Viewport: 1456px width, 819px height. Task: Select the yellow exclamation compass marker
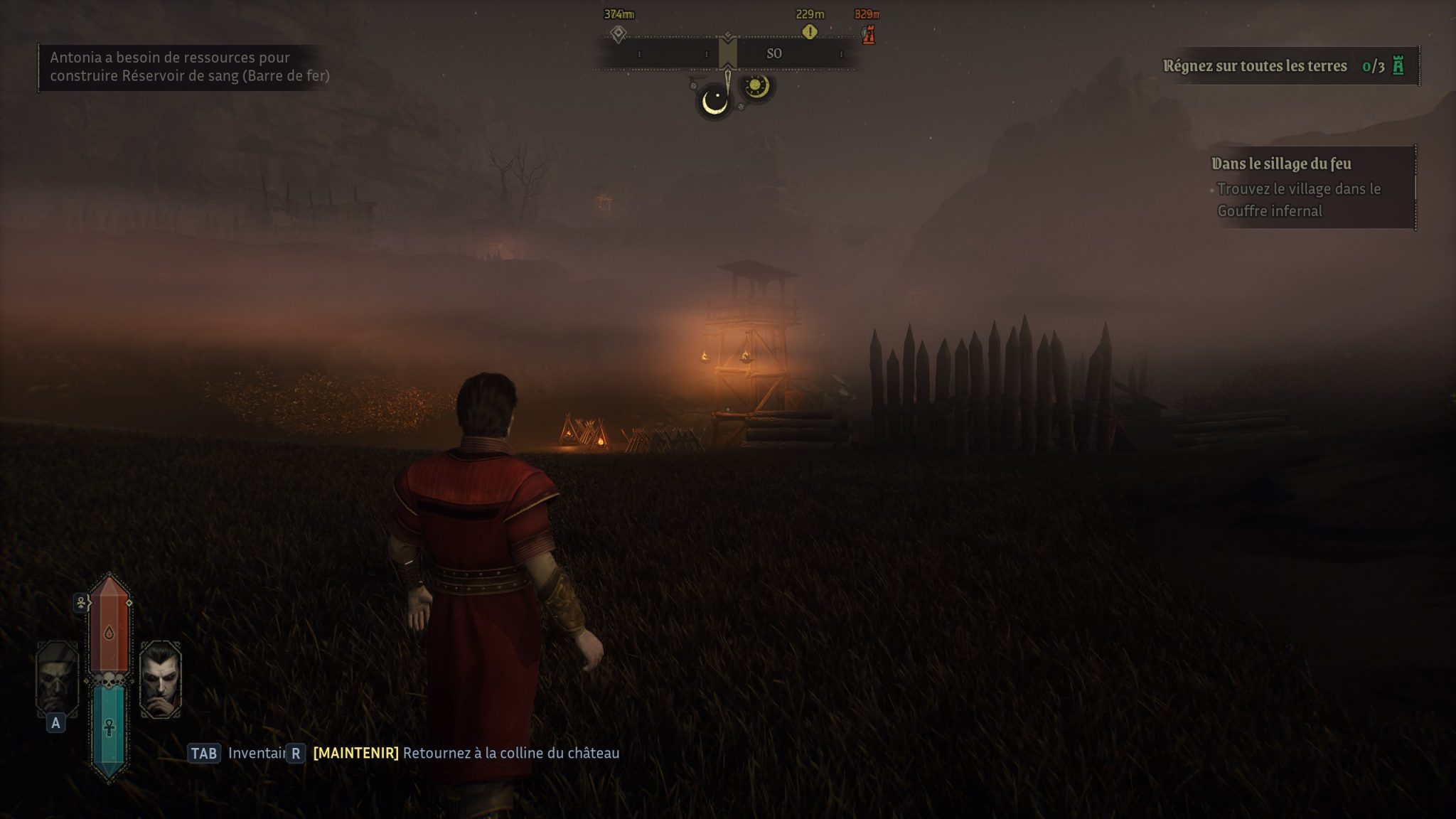click(810, 32)
